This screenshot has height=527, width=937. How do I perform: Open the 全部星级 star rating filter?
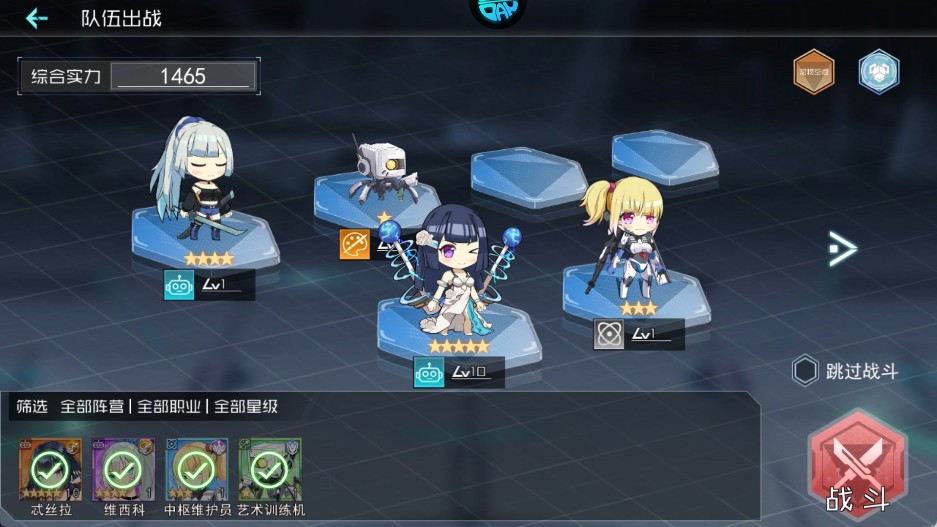coord(245,407)
